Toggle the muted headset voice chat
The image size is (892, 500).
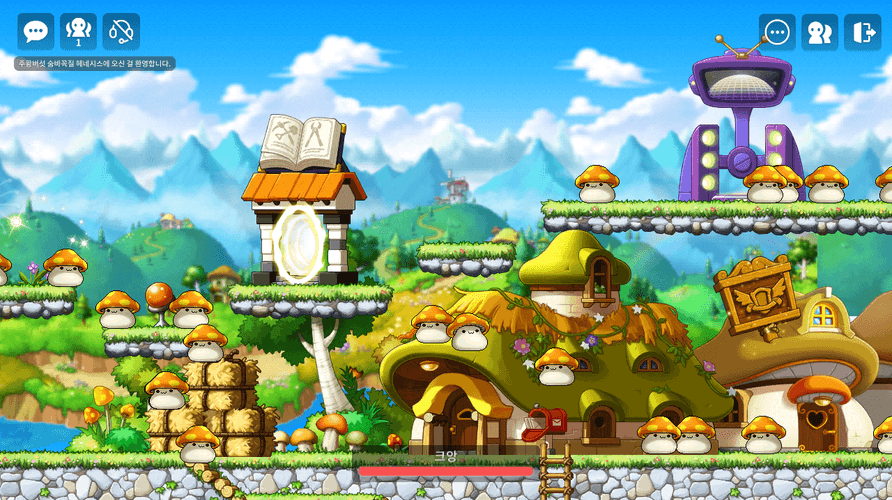click(121, 32)
